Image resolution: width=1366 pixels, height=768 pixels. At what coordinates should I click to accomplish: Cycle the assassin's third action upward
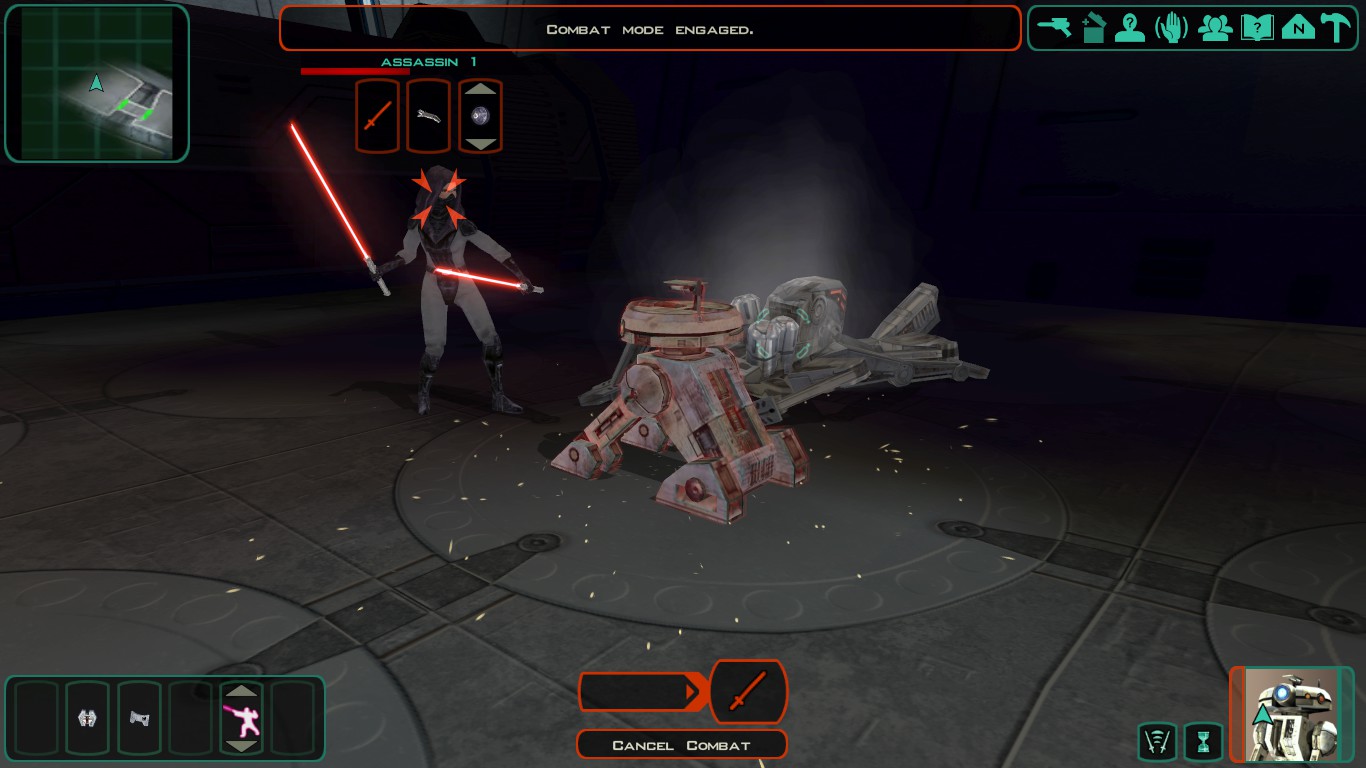pyautogui.click(x=480, y=89)
